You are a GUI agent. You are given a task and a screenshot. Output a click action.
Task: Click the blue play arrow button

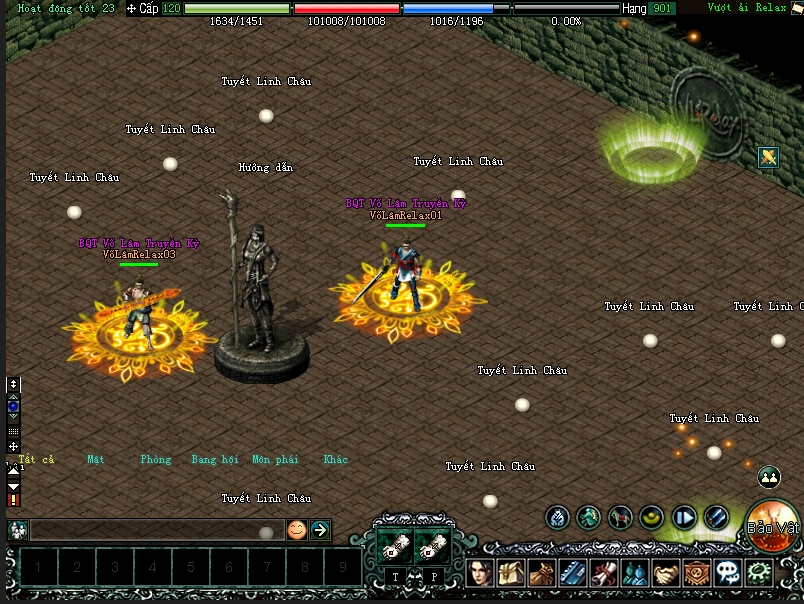tap(684, 517)
